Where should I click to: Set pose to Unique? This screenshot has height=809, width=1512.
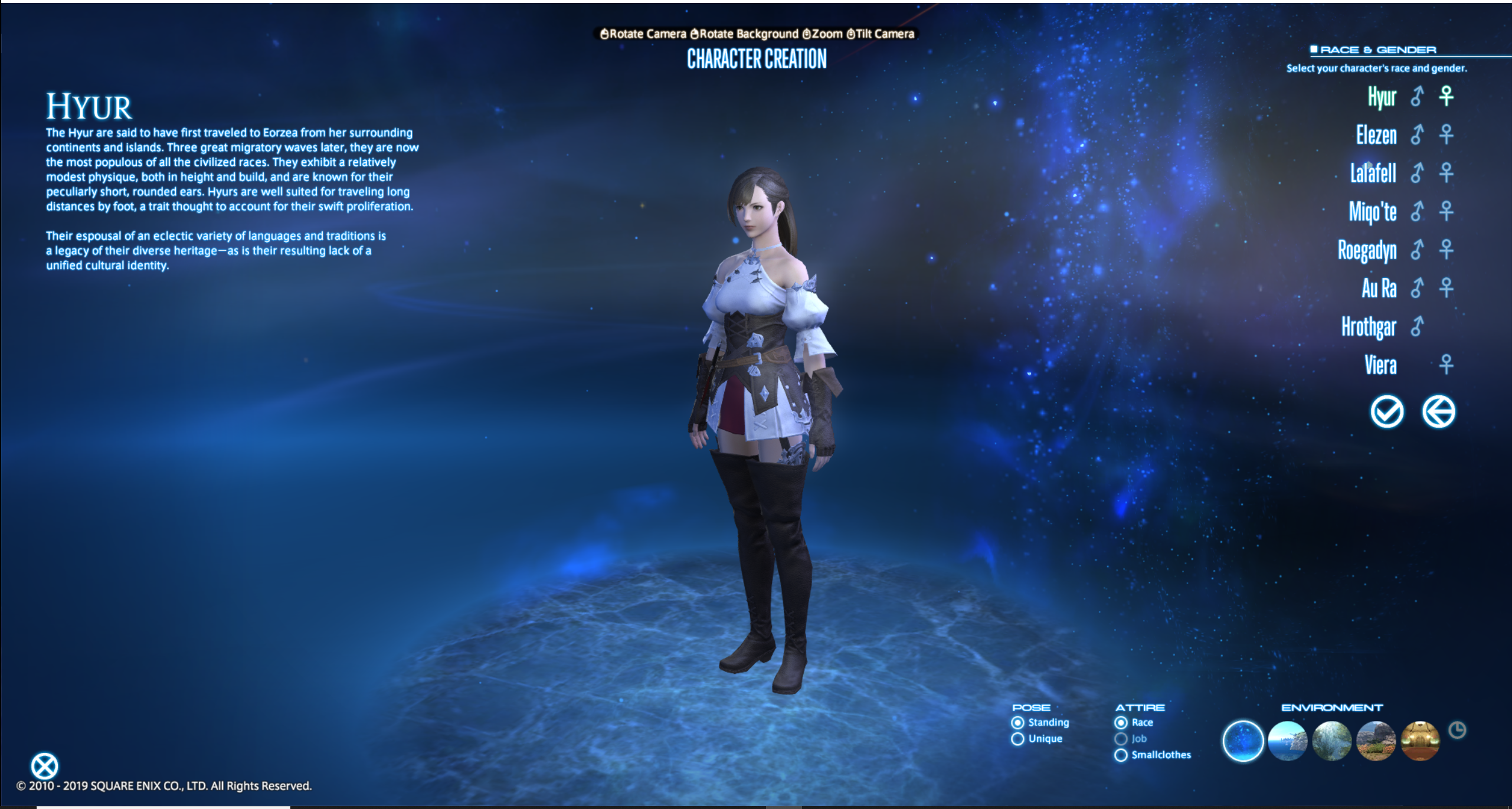click(1017, 739)
